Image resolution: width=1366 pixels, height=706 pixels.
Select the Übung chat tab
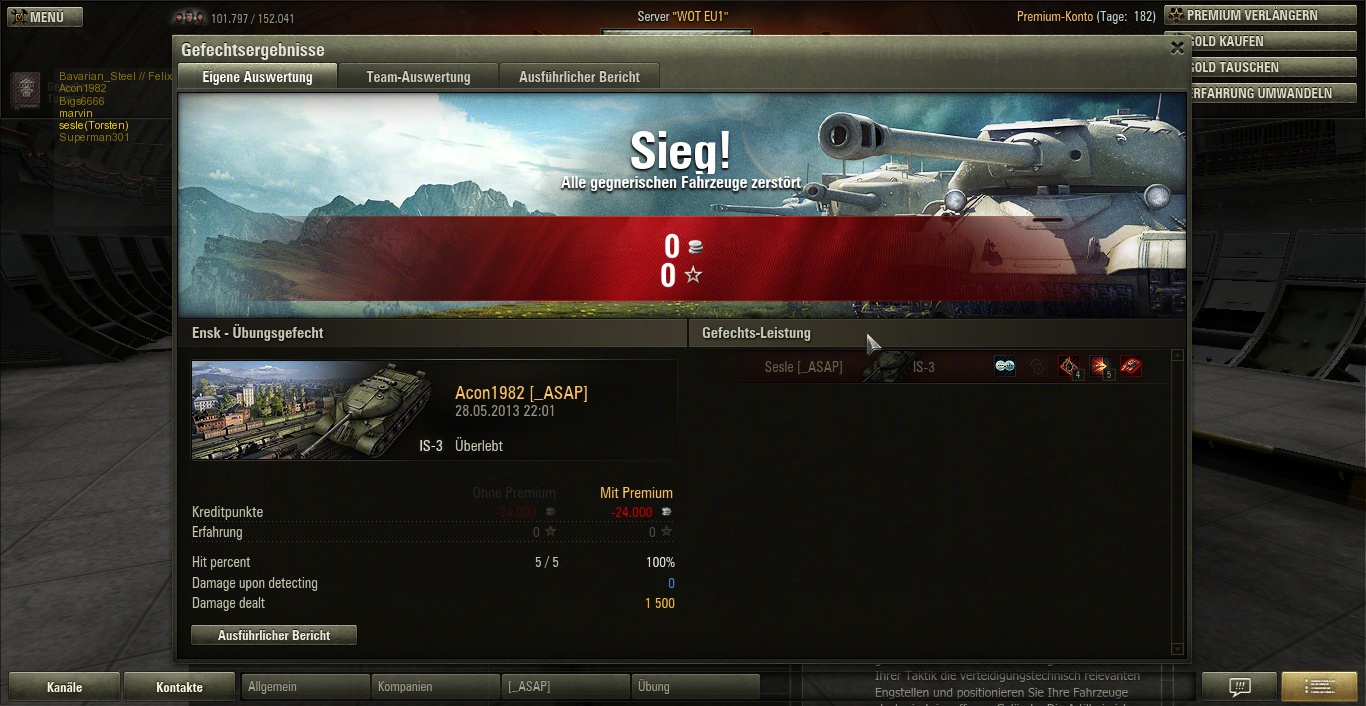pyautogui.click(x=695, y=687)
